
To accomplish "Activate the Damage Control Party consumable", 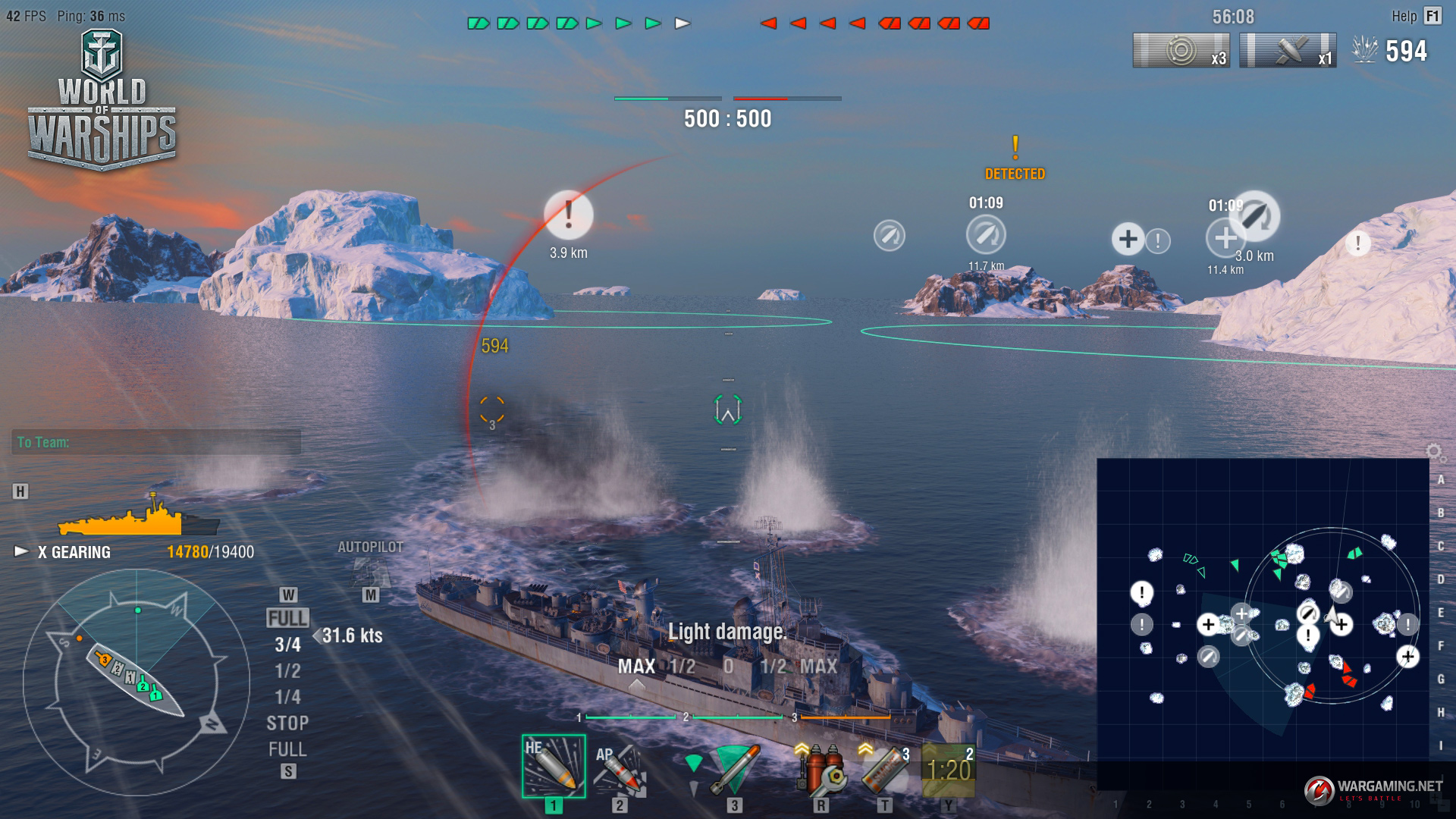I will [820, 769].
